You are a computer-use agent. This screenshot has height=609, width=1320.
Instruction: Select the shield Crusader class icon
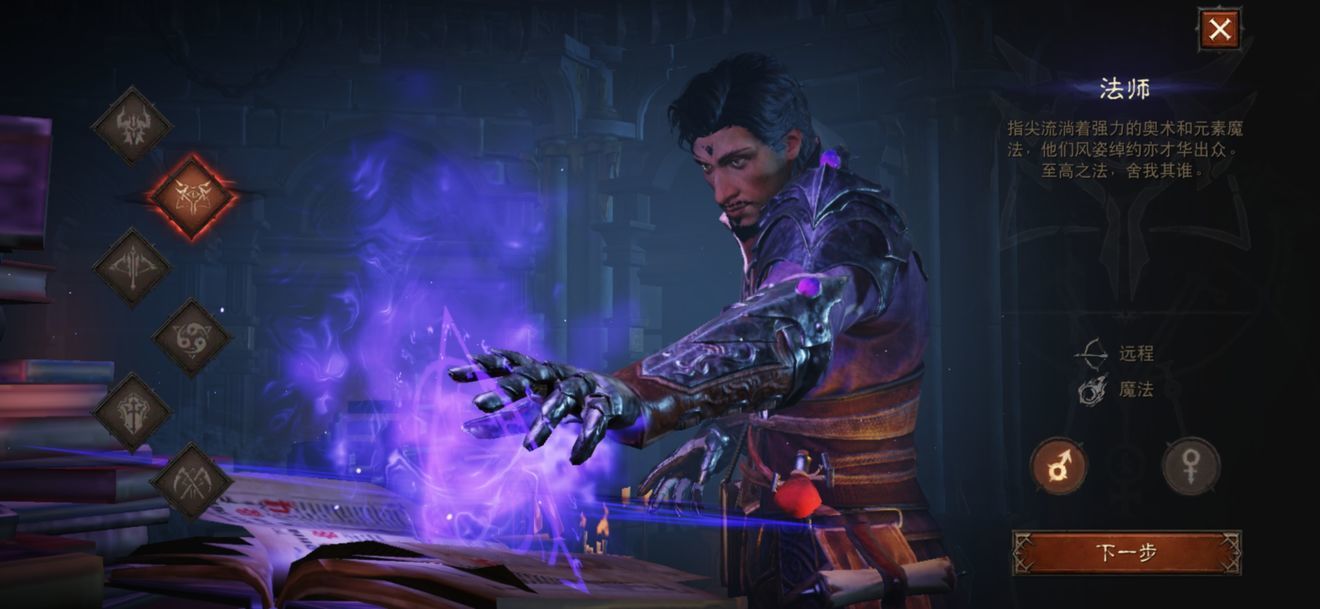(132, 411)
